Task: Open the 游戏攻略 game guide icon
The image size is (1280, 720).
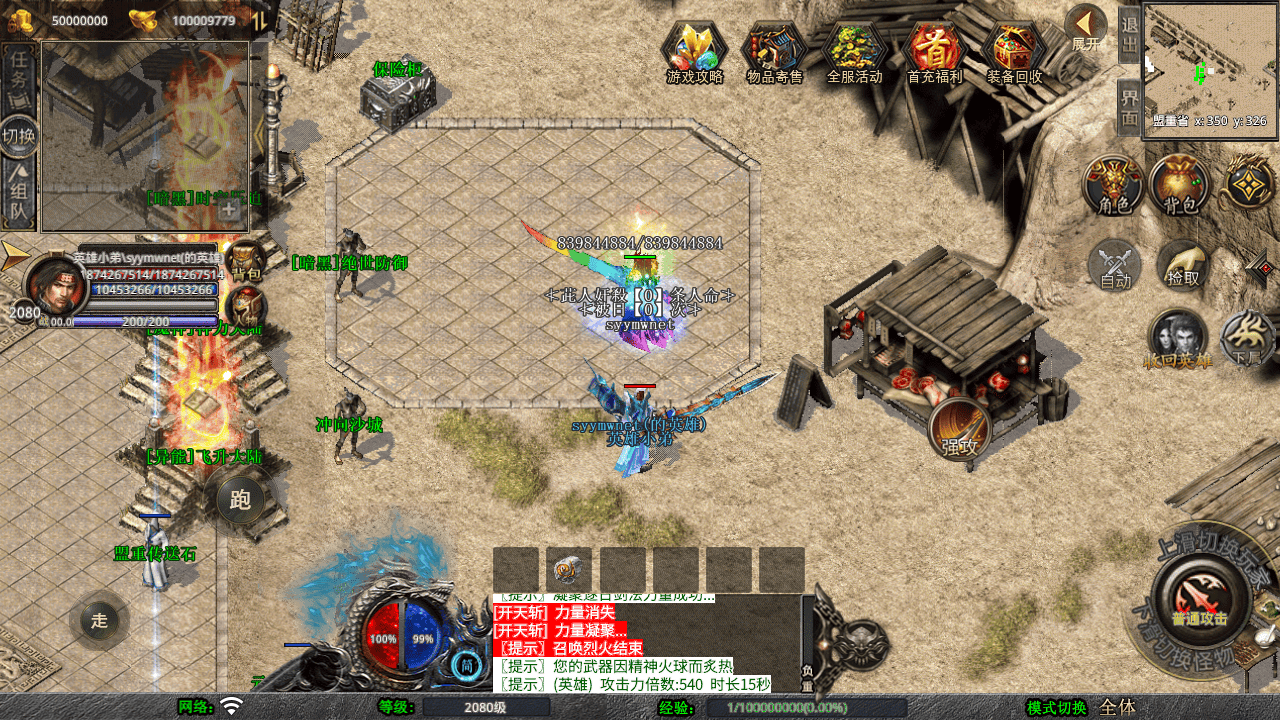Action: pos(695,51)
